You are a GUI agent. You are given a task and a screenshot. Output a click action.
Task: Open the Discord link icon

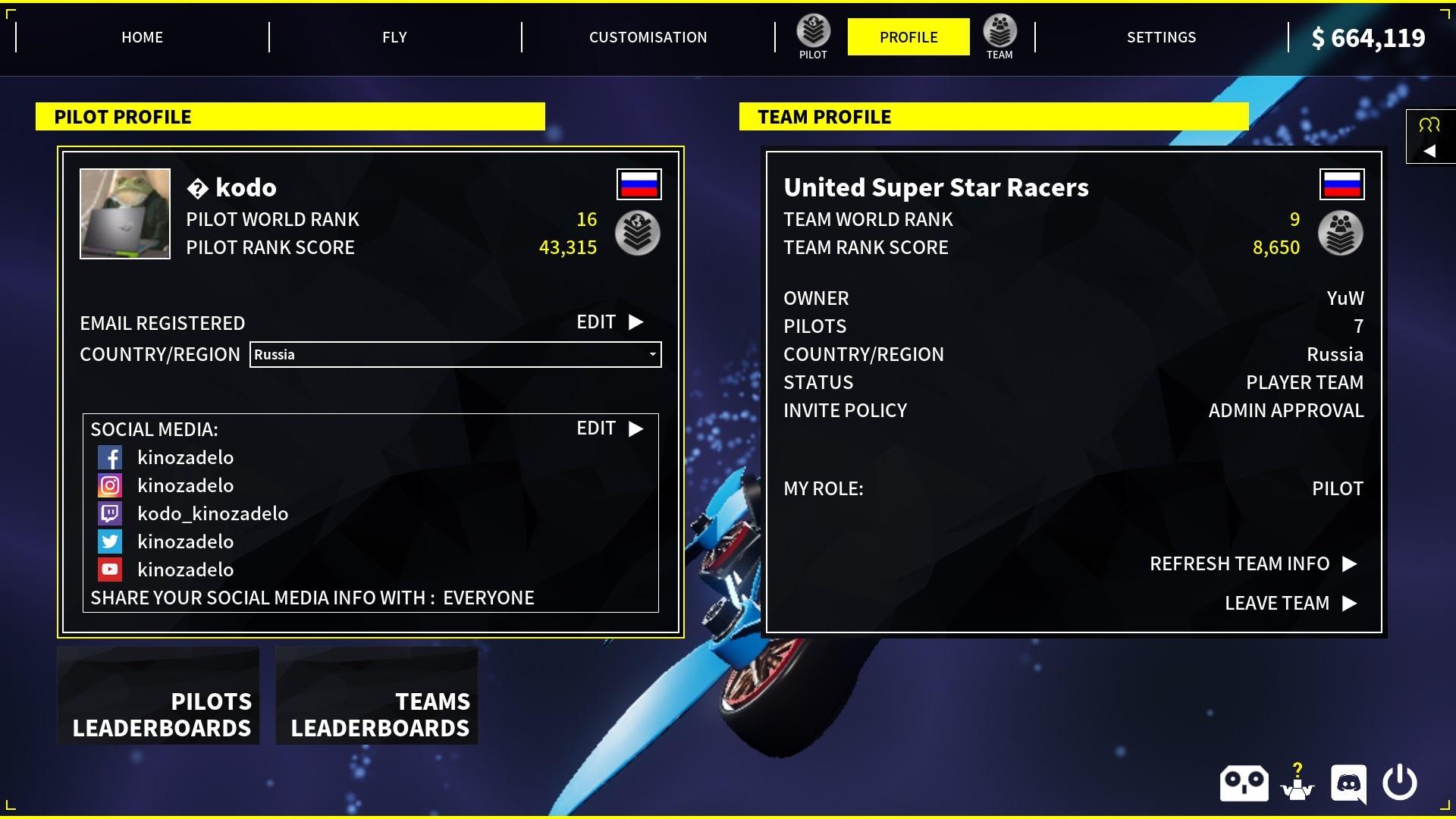coord(1348,783)
